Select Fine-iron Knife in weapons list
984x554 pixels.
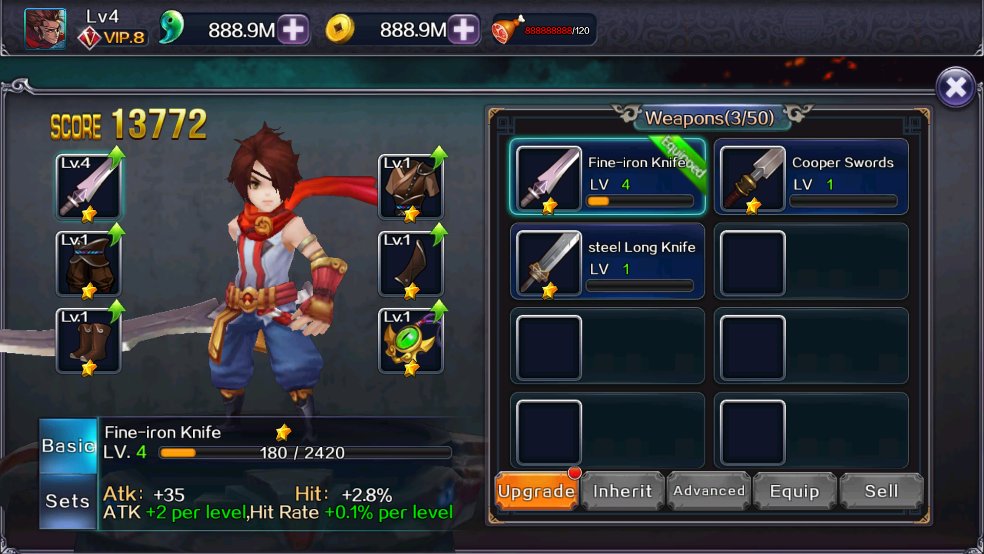(609, 177)
